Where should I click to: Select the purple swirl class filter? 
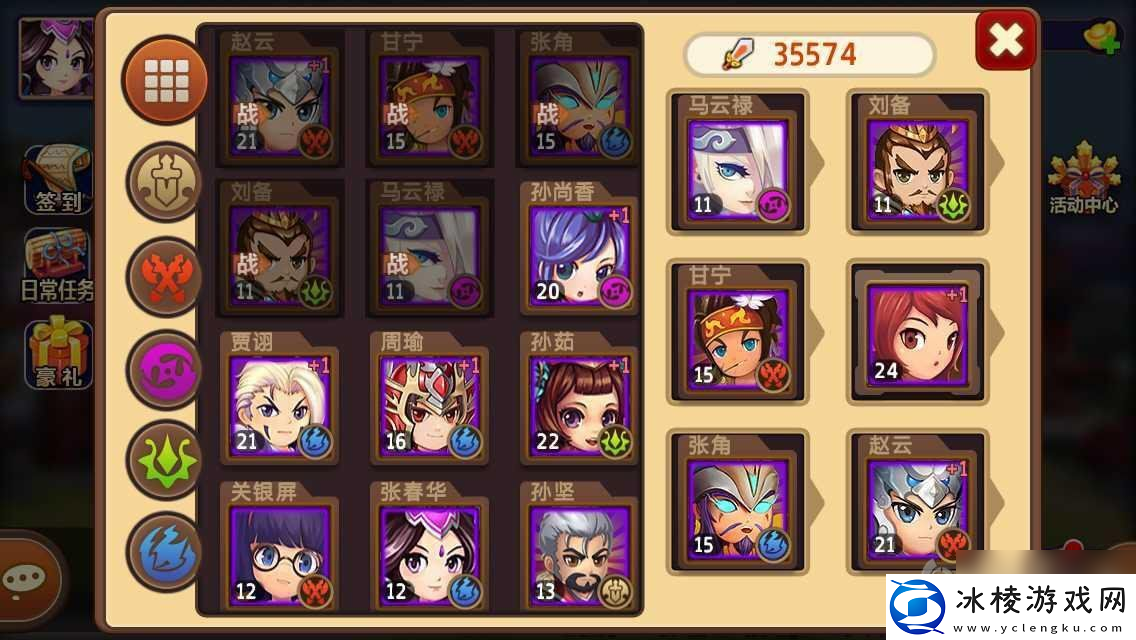point(165,369)
